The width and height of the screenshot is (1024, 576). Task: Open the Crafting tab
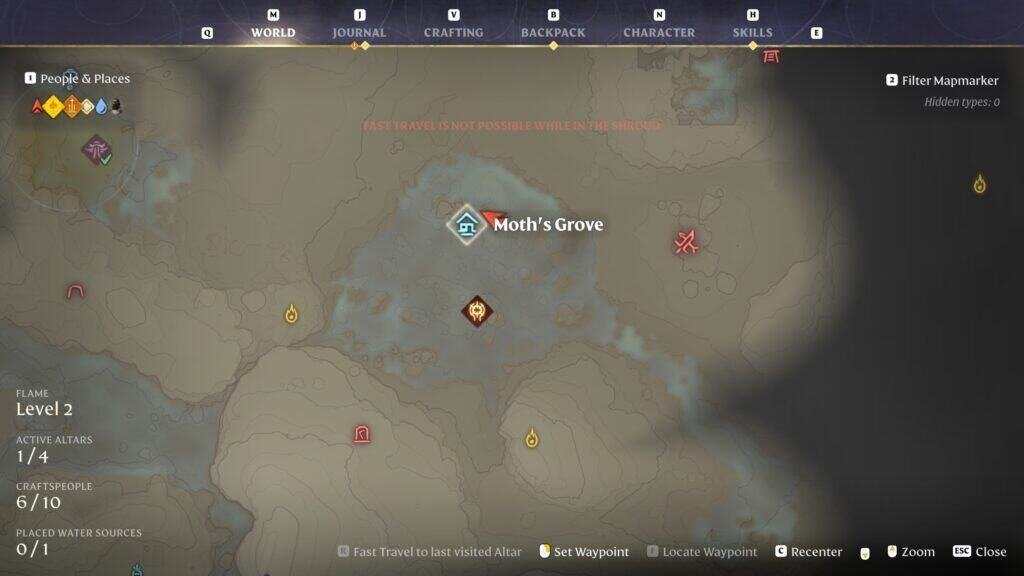(x=453, y=32)
